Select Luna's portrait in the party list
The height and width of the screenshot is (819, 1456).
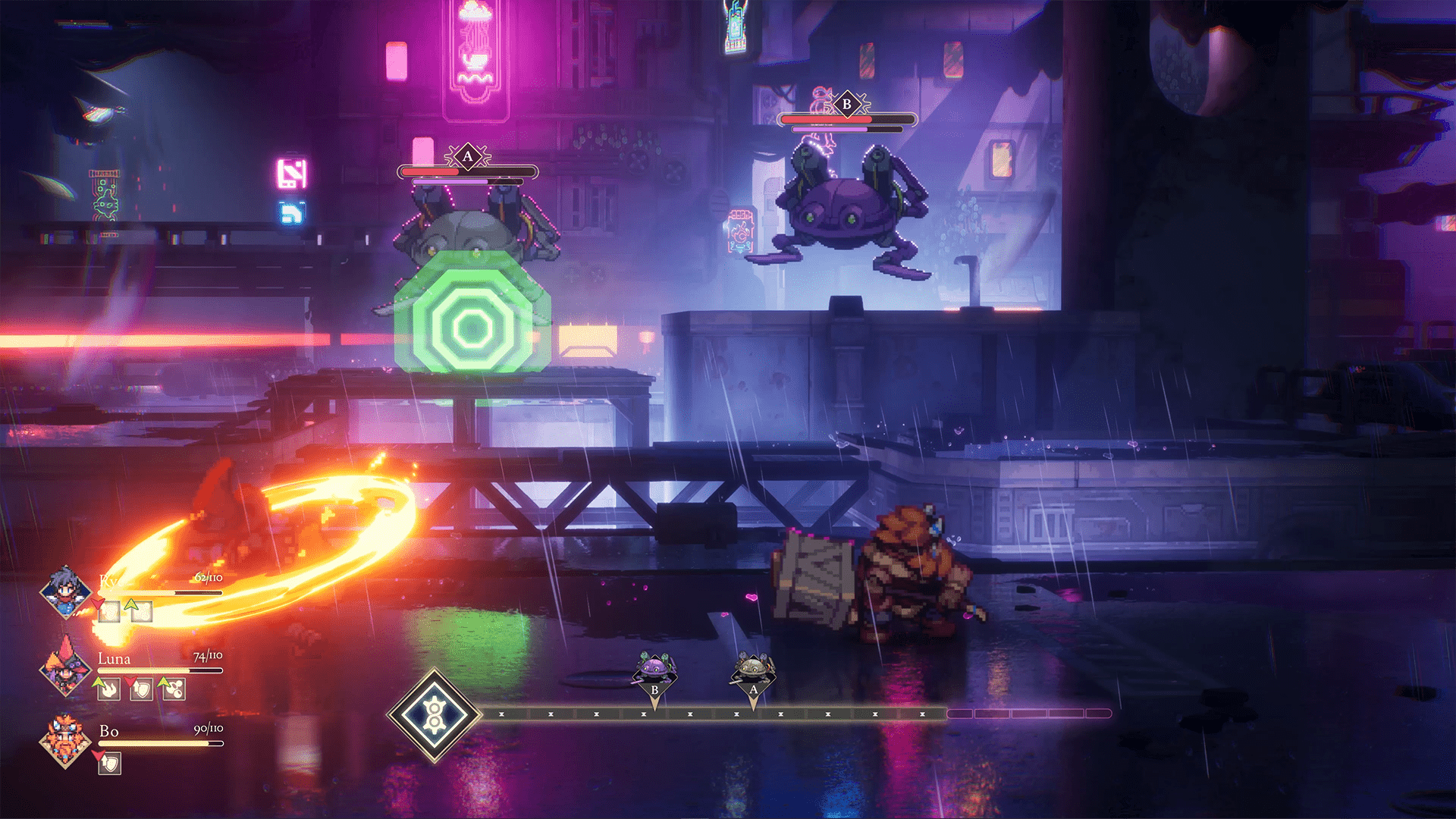tap(65, 667)
